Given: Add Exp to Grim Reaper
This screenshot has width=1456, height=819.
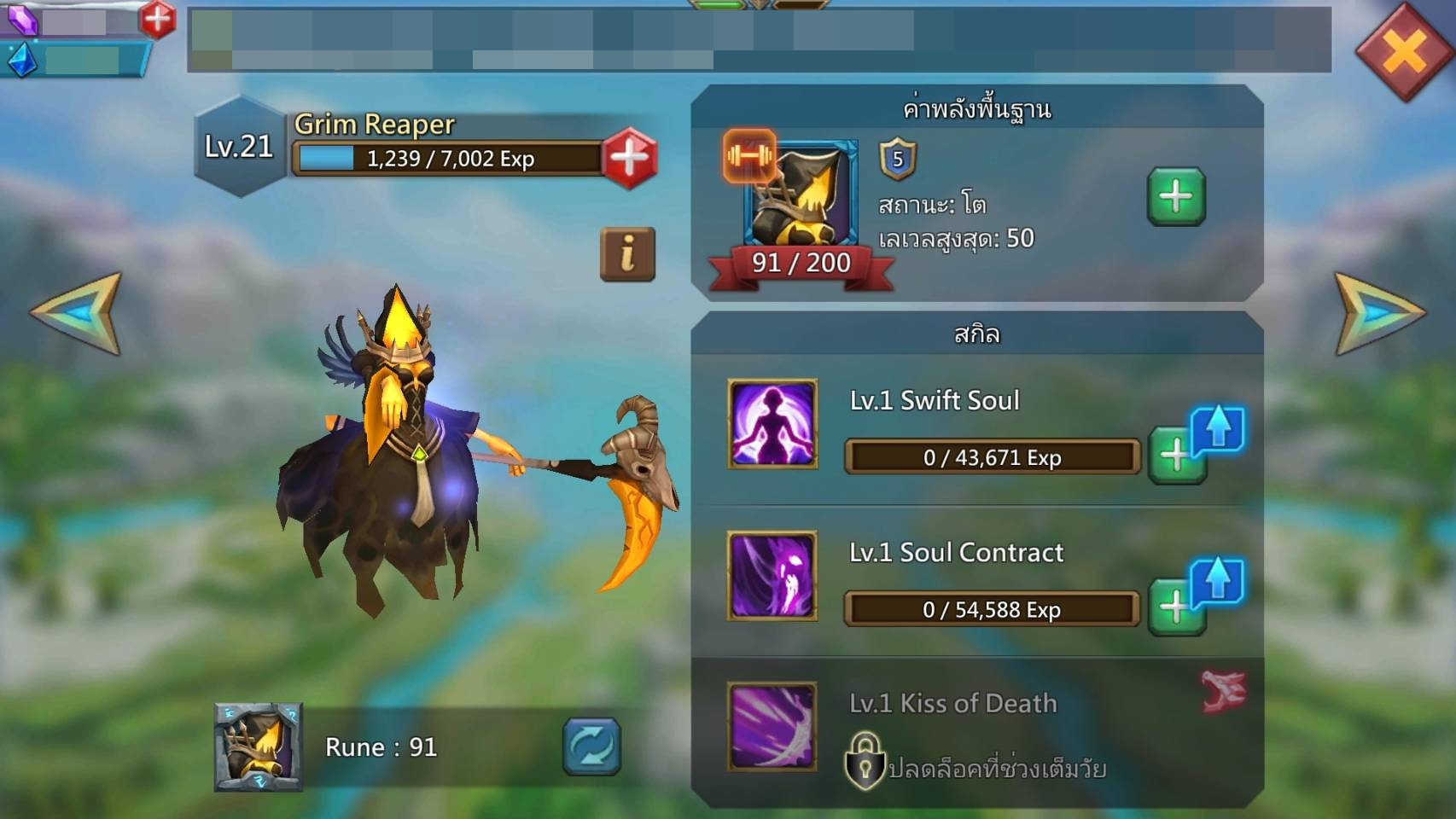Looking at the screenshot, I should click(630, 158).
